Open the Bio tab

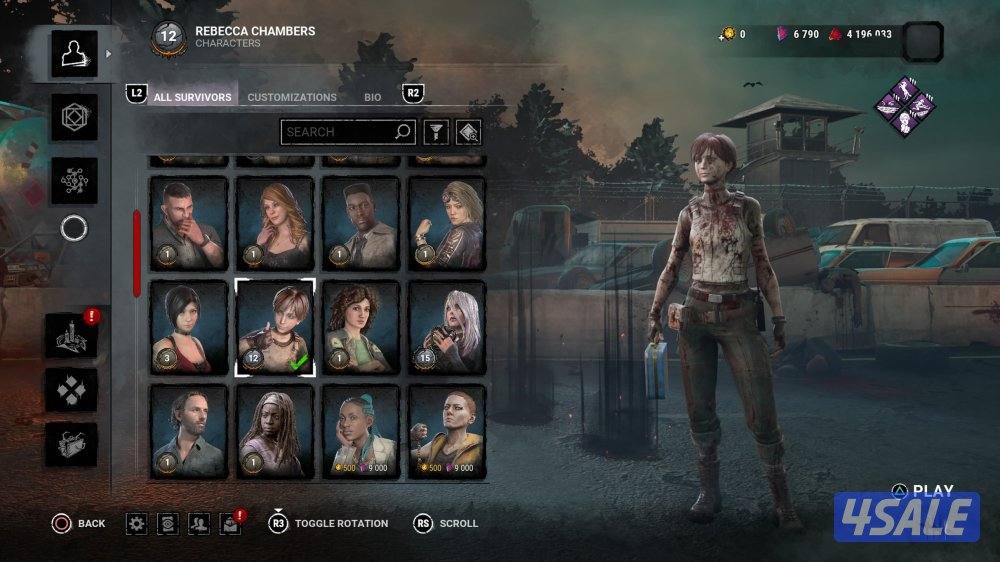372,97
